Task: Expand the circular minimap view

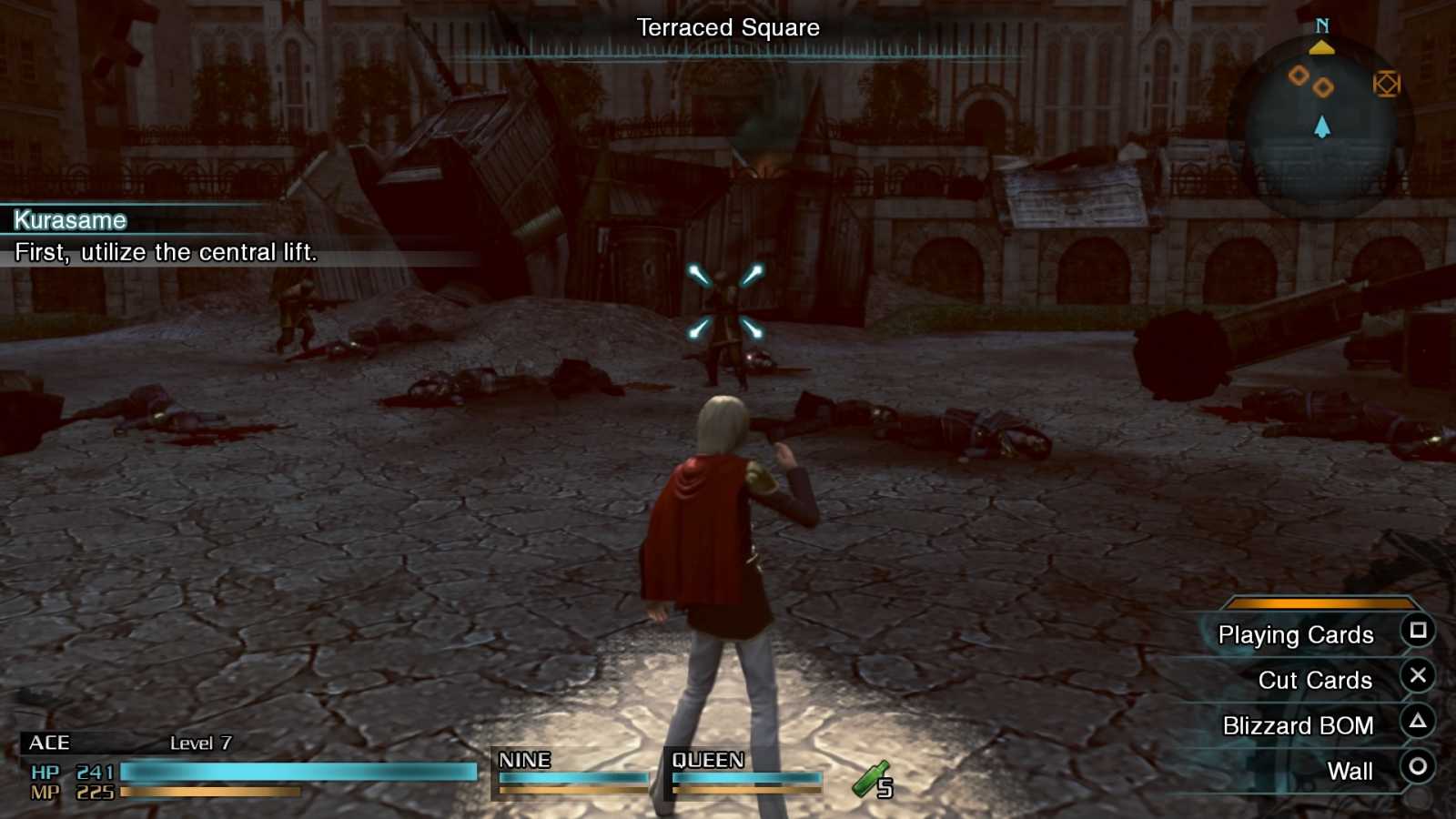Action: tap(1324, 118)
